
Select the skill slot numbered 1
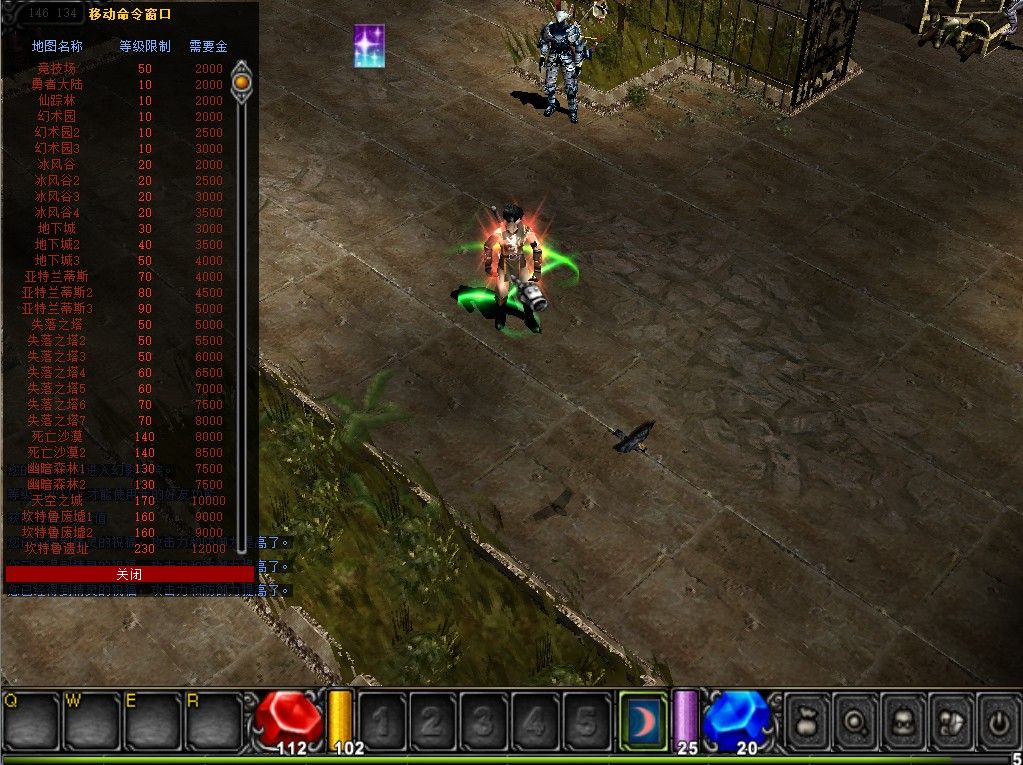381,719
